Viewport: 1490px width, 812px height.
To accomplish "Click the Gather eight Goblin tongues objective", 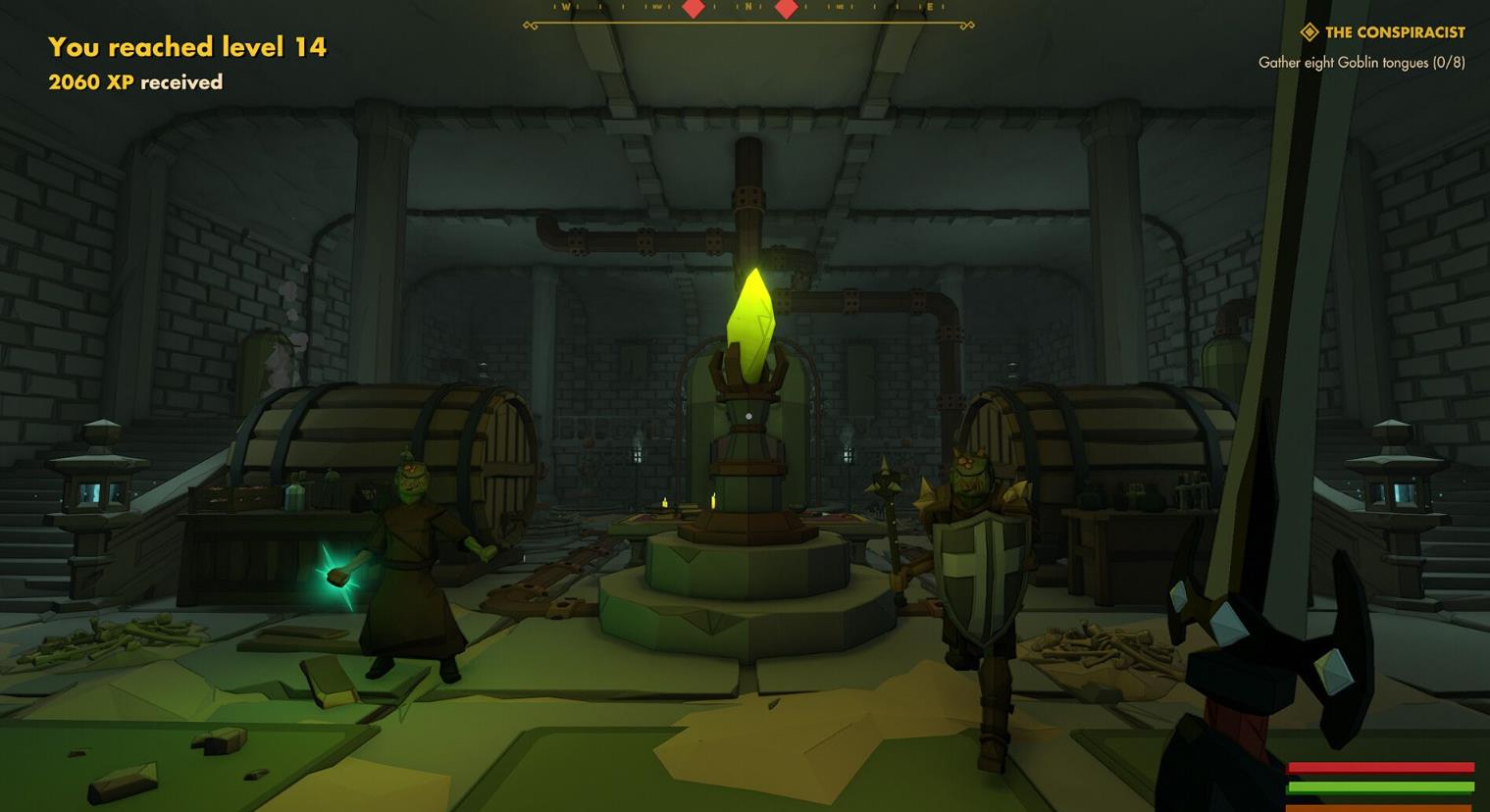I will tap(1361, 63).
